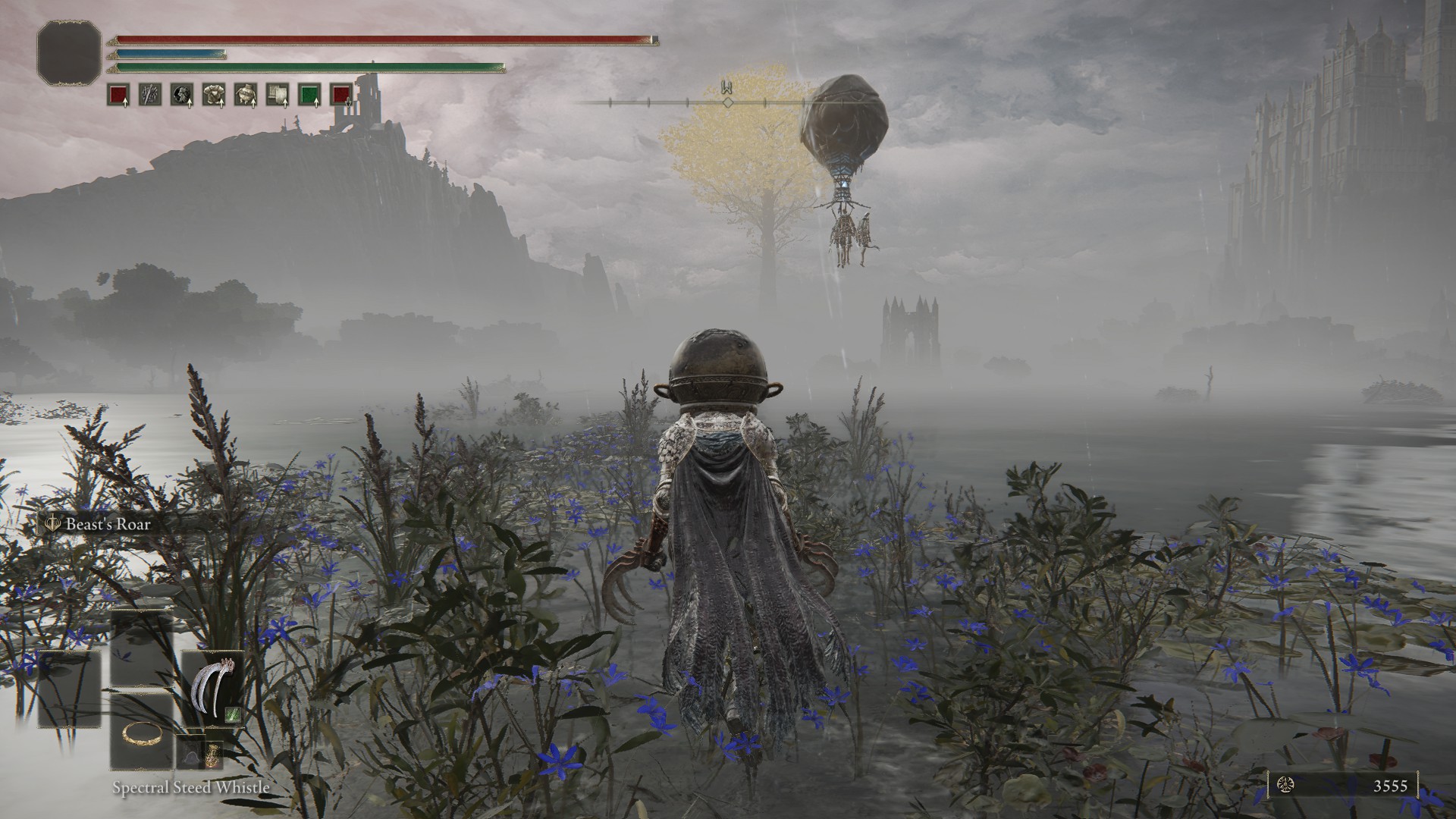Image resolution: width=1456 pixels, height=819 pixels.
Task: Select the bell pouch item slot
Action: point(191,753)
